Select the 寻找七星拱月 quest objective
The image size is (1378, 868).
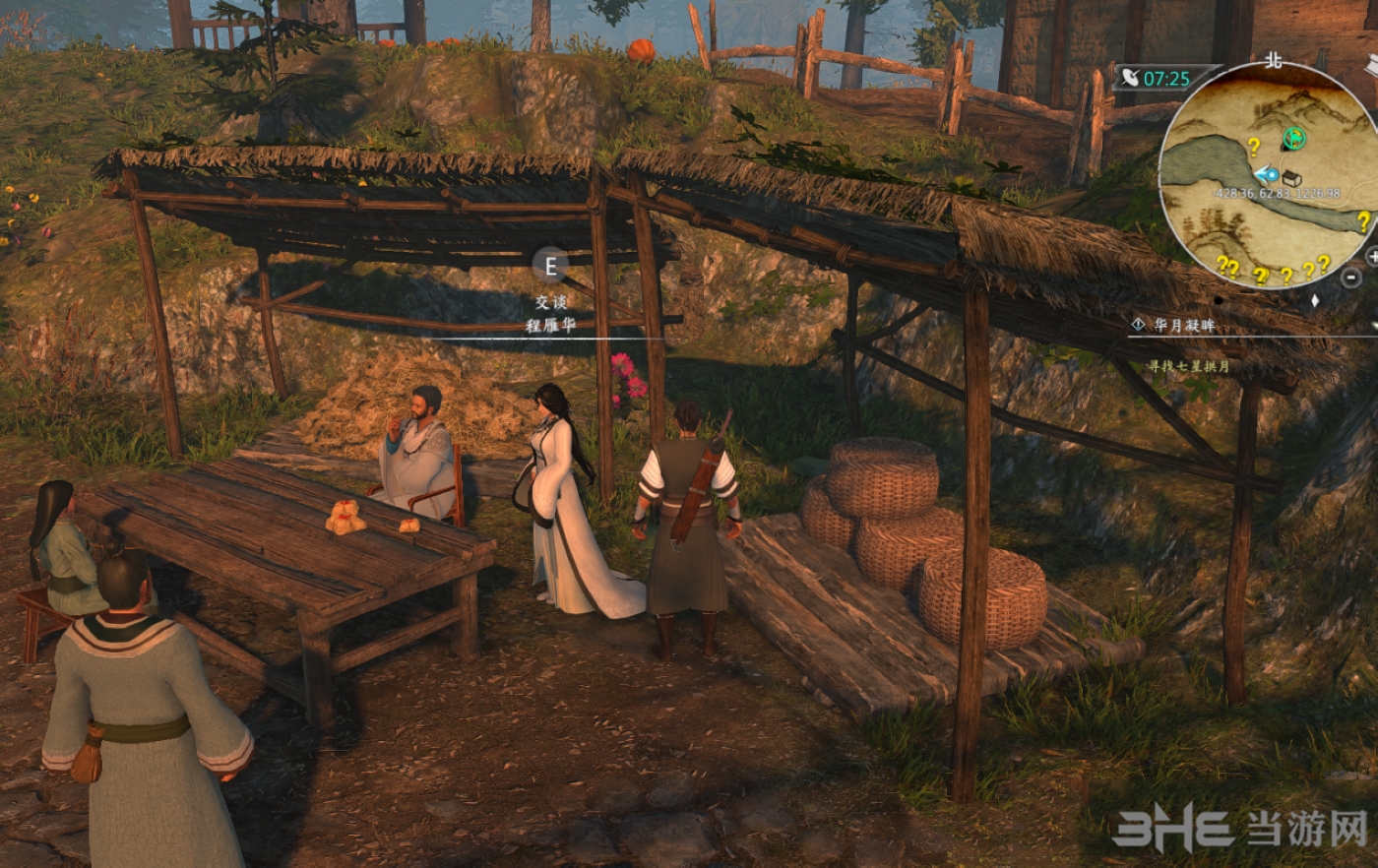[1188, 366]
